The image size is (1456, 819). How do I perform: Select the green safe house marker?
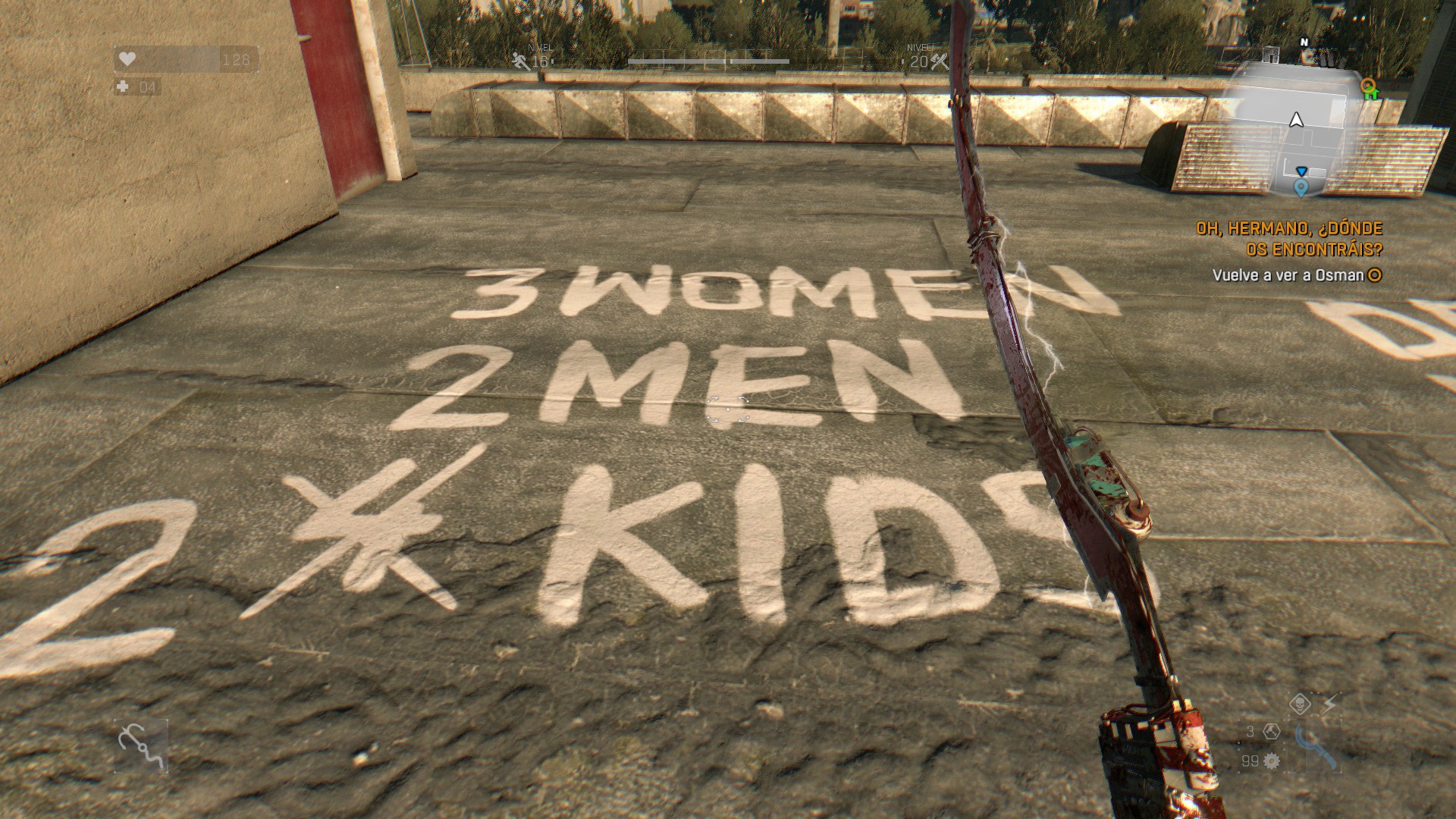(1371, 95)
